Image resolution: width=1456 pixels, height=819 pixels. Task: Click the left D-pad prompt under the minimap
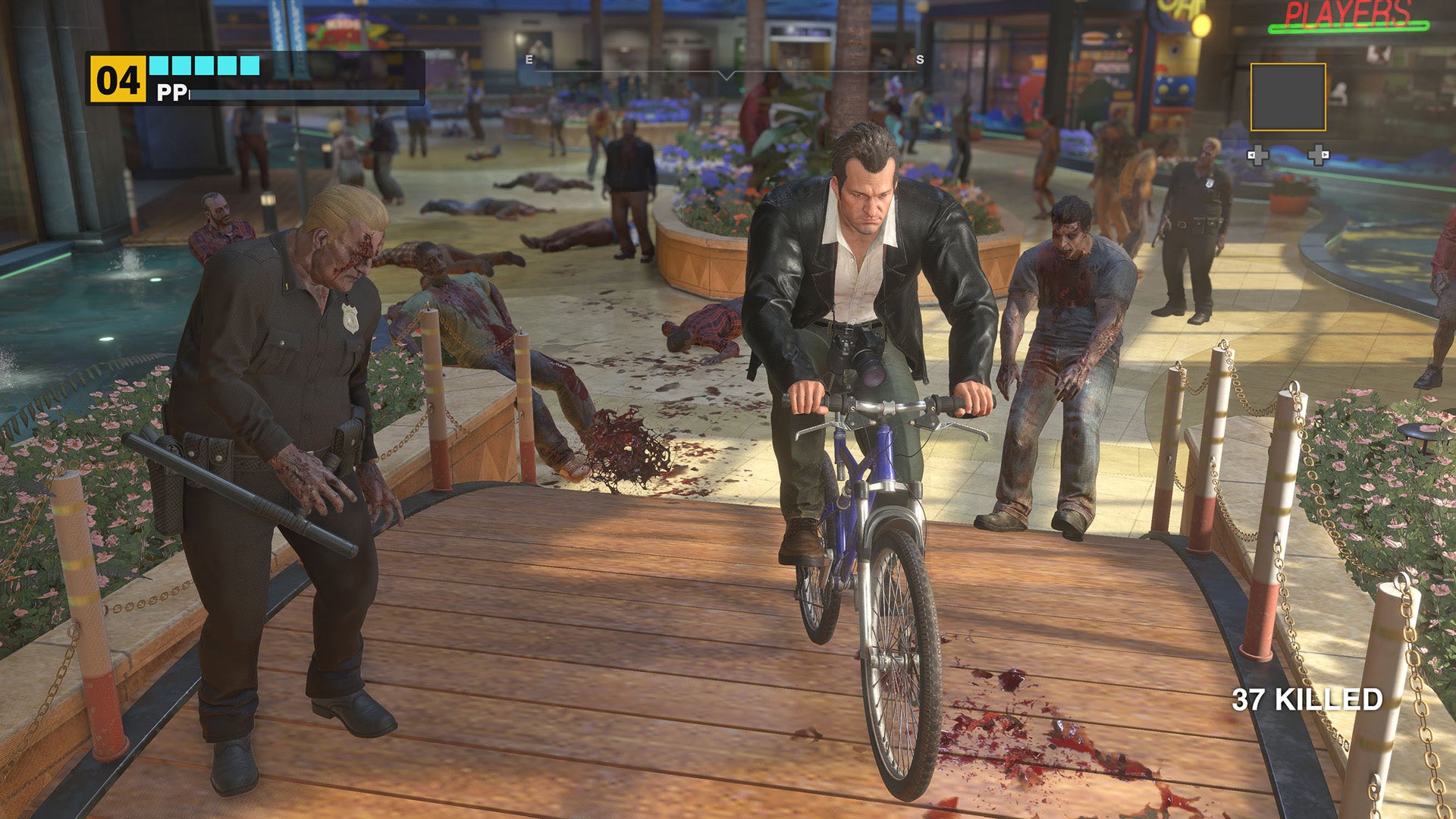[x=1259, y=156]
